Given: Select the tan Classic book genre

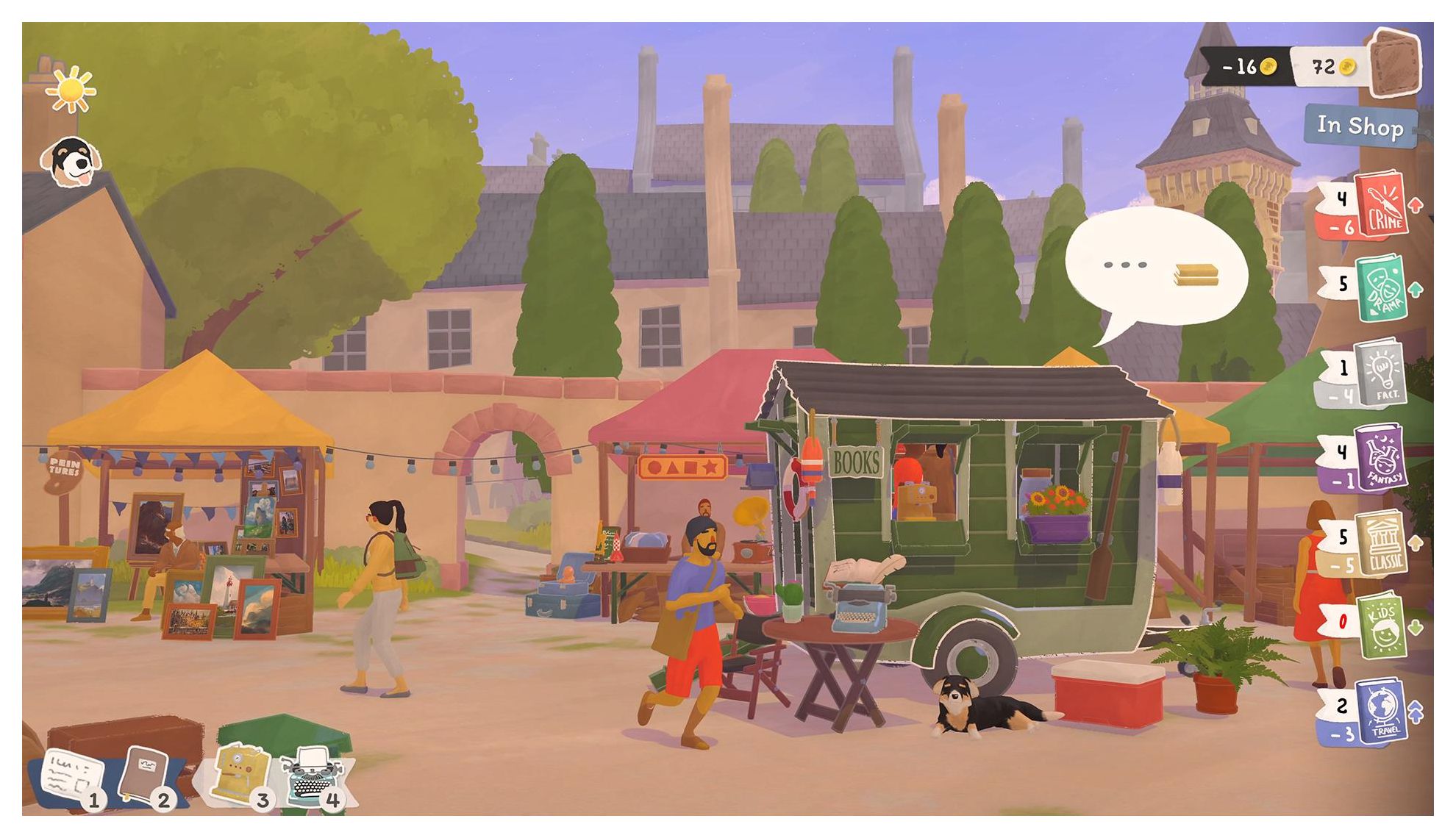Looking at the screenshot, I should click(1382, 544).
